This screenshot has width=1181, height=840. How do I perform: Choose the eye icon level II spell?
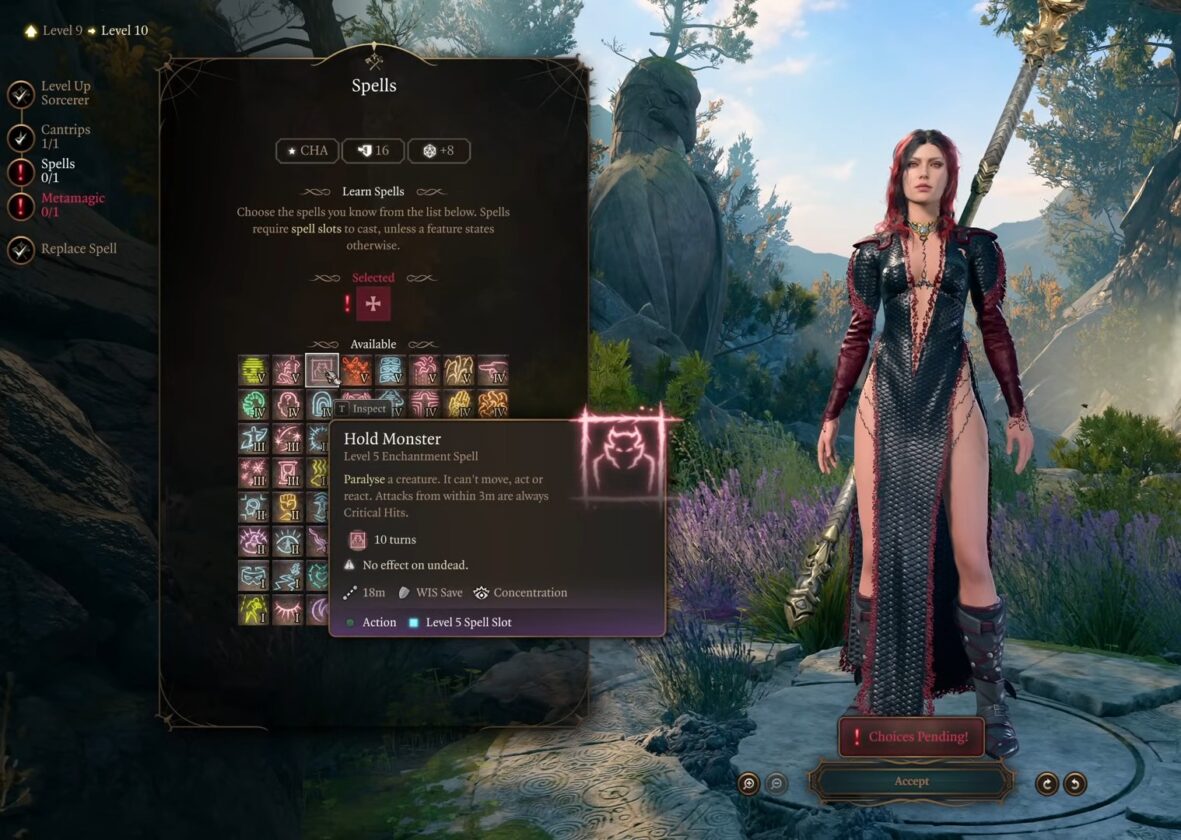tap(288, 541)
